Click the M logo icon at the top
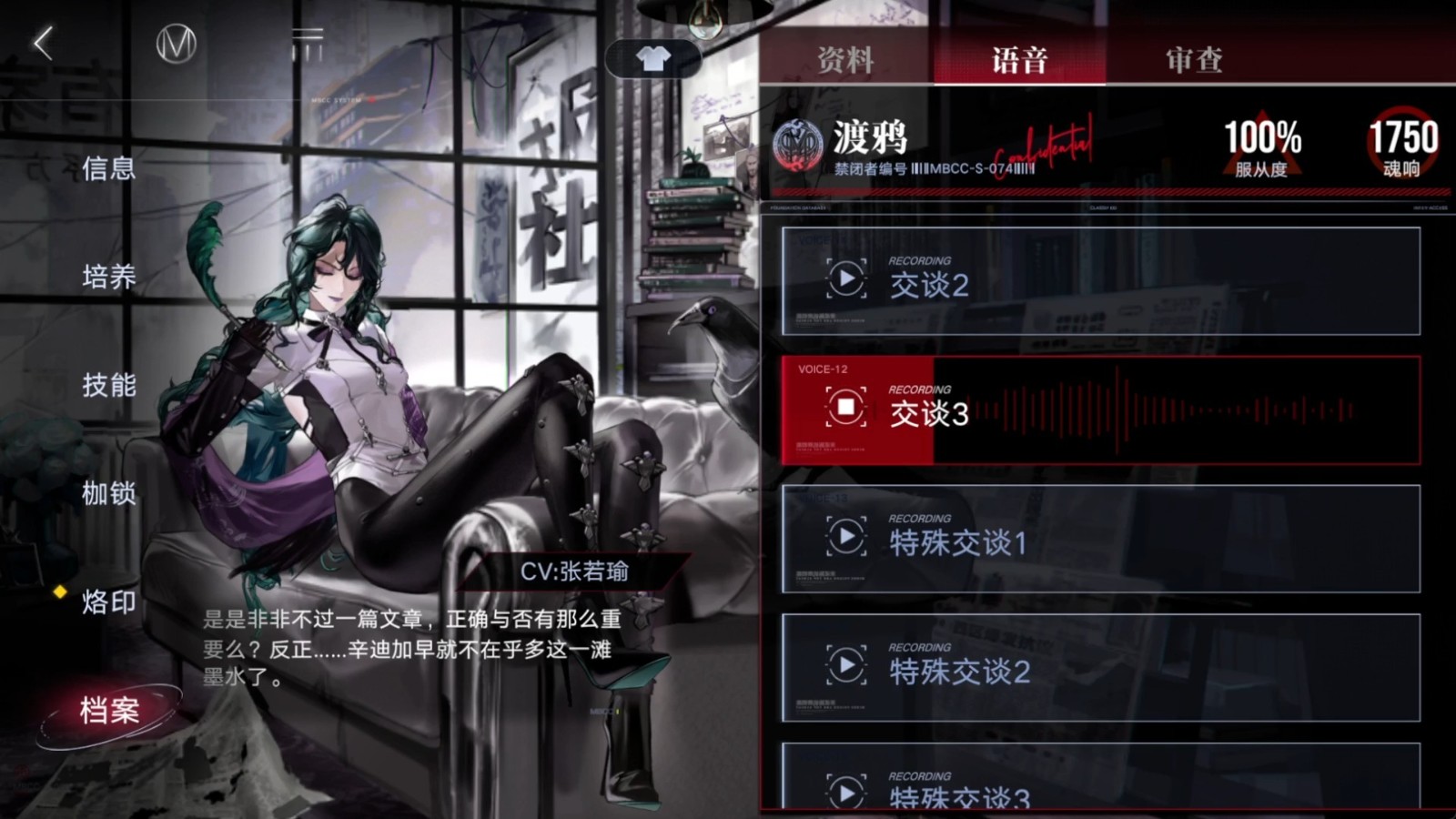The width and height of the screenshot is (1456, 819). (178, 41)
